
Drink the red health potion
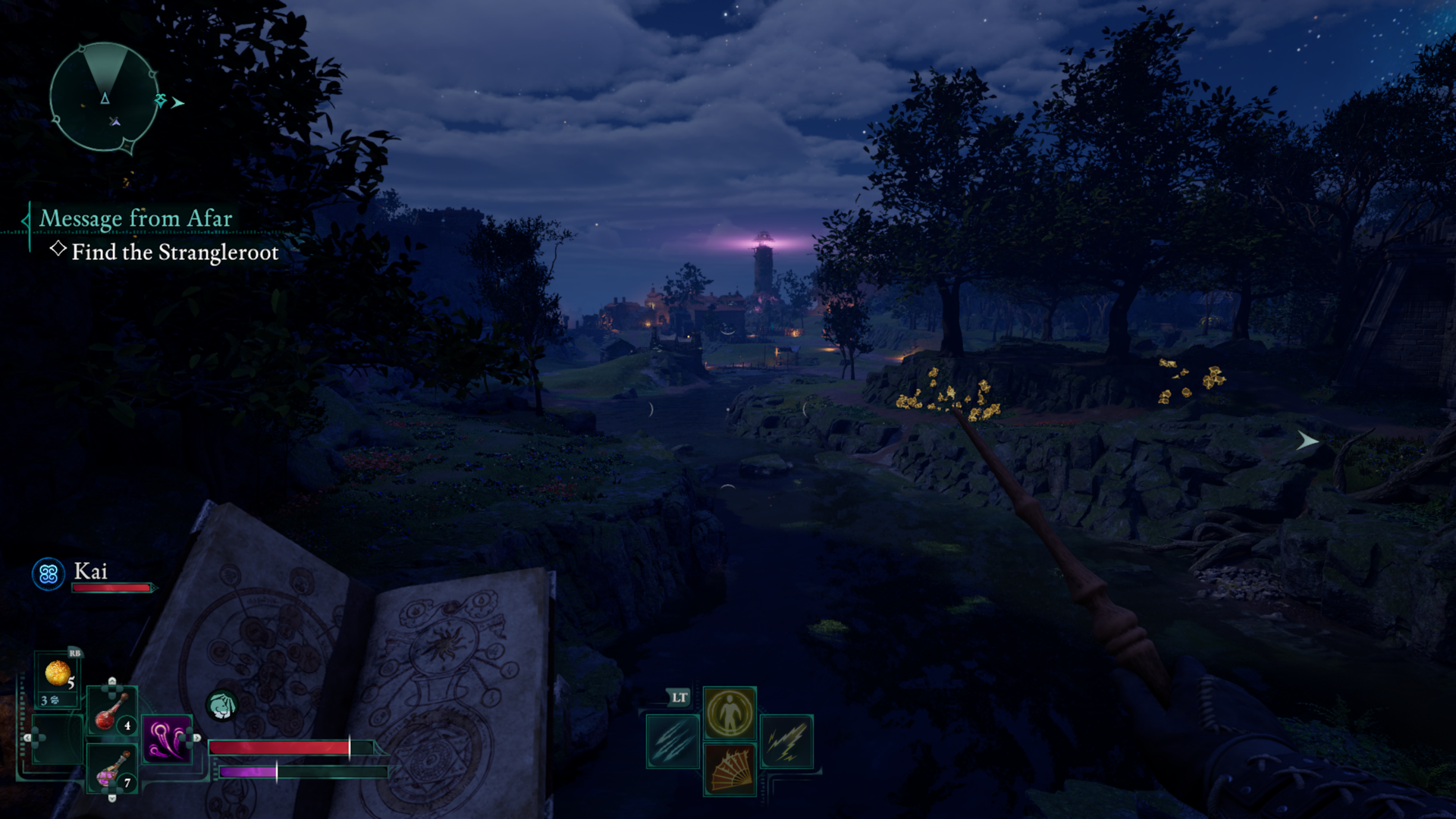pos(111,711)
